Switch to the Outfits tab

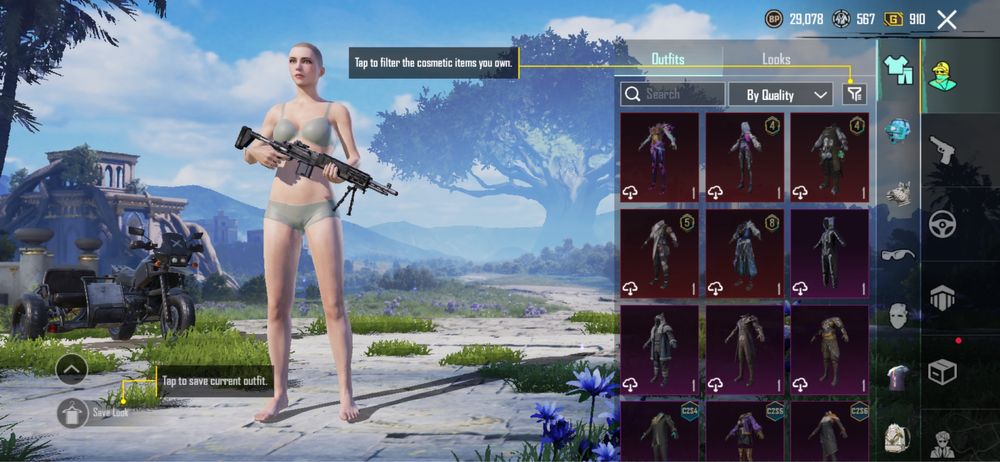pyautogui.click(x=668, y=59)
